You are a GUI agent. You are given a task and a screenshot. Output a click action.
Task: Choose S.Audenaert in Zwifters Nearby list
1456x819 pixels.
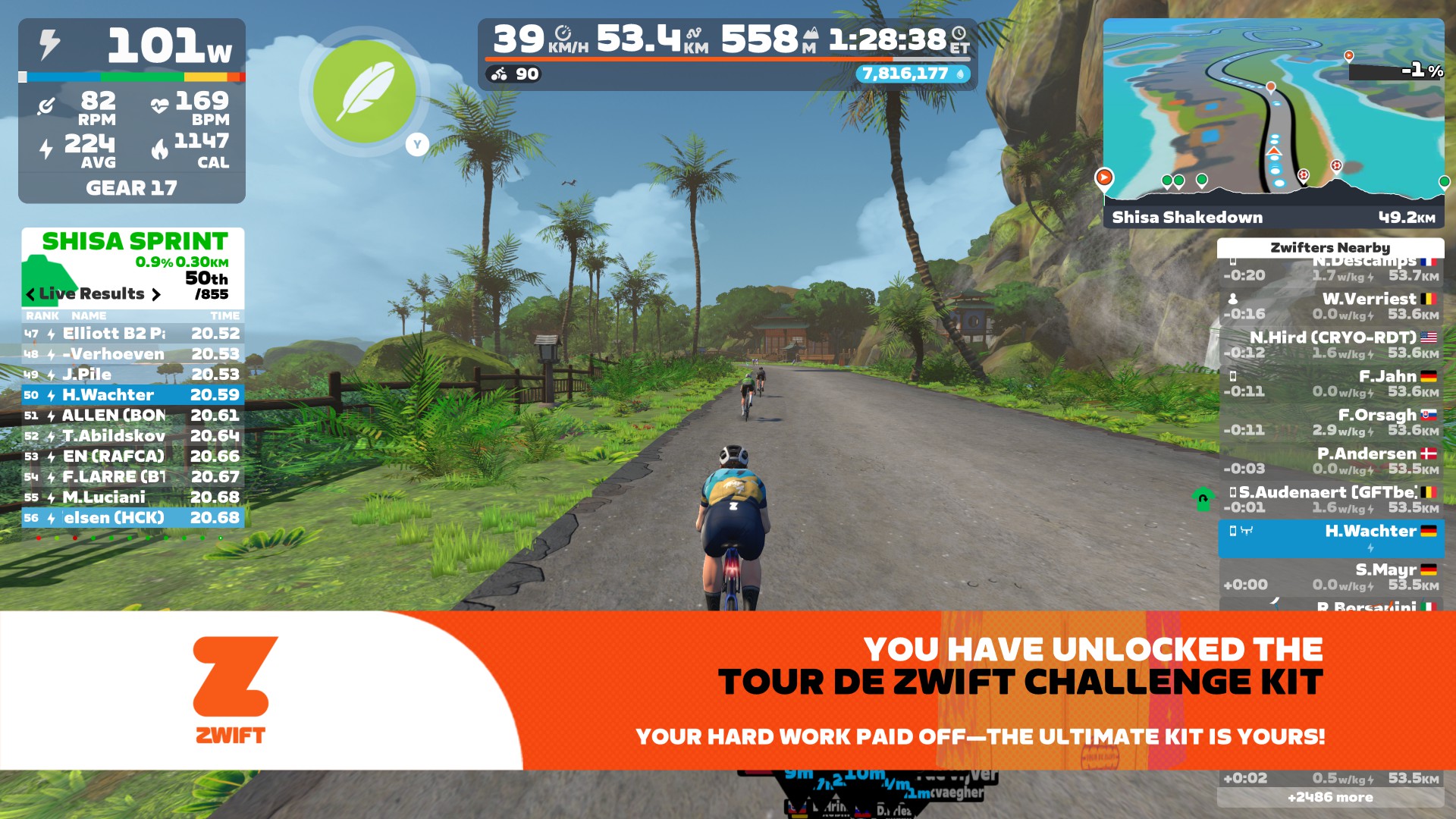1331,499
